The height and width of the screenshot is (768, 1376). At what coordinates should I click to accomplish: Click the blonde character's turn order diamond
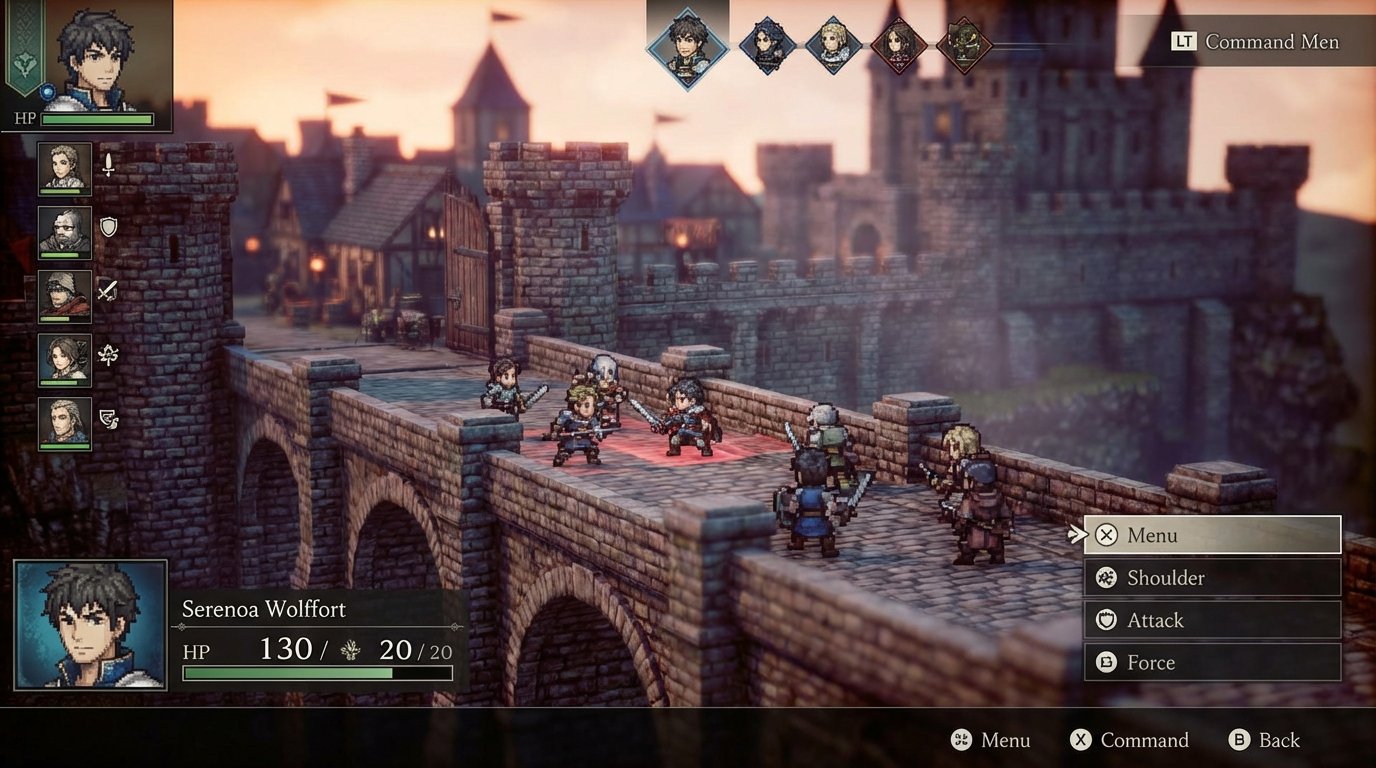tap(833, 45)
